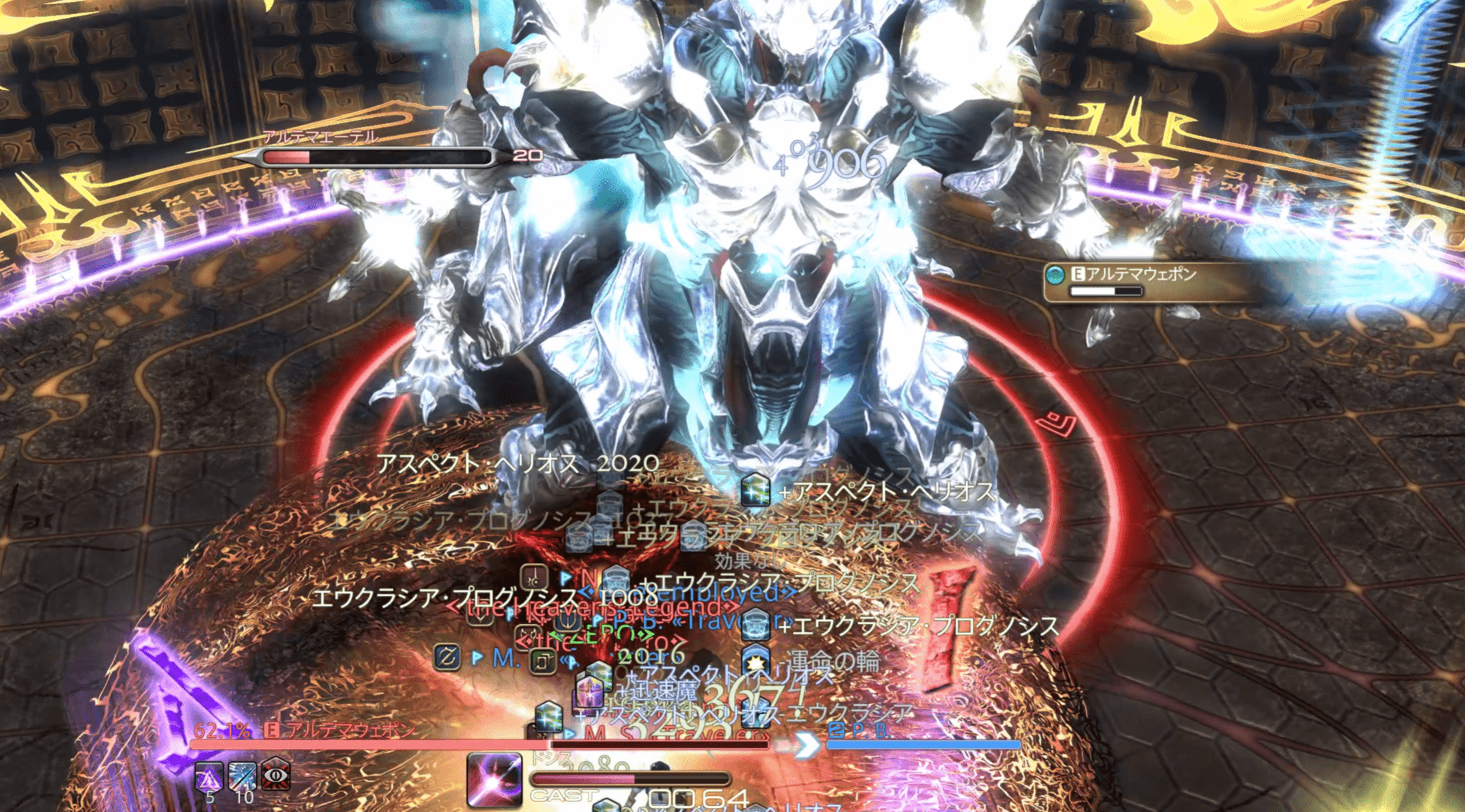Viewport: 1465px width, 812px height.
Task: Select アルテマウェポン in the enmity list
Action: pyautogui.click(x=1140, y=274)
